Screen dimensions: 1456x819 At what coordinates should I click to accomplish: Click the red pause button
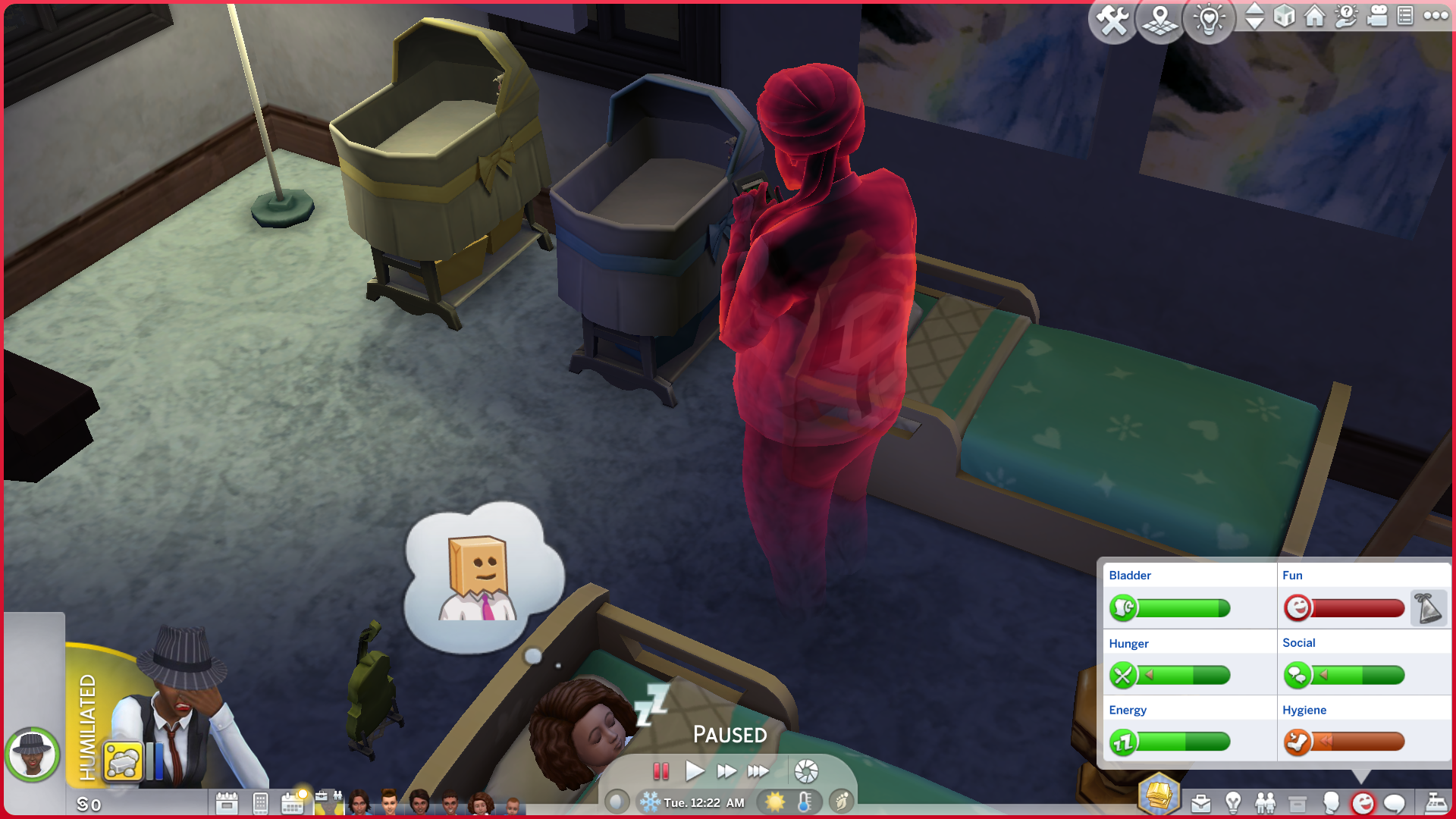click(661, 772)
